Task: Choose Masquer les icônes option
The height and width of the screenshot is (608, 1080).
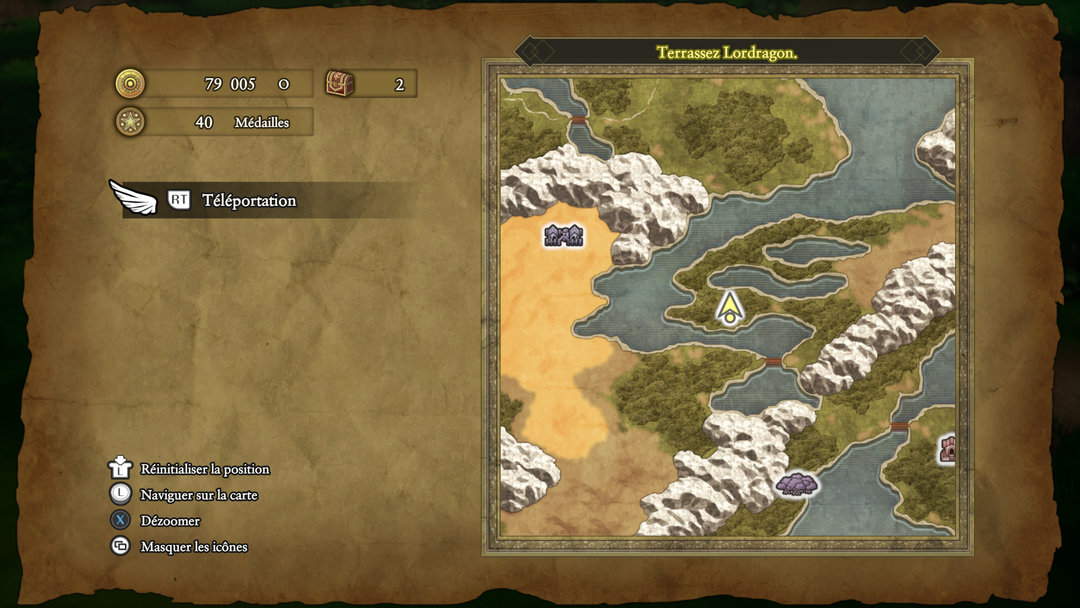Action: click(x=194, y=547)
